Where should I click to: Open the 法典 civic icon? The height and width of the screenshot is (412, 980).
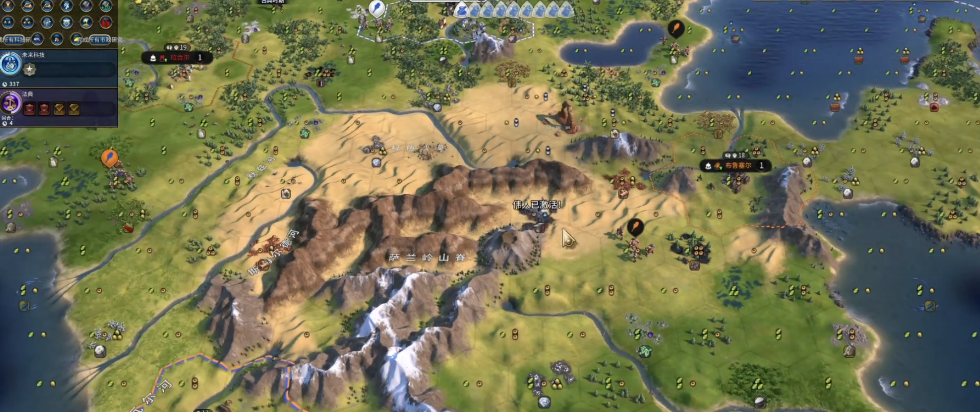[11, 103]
